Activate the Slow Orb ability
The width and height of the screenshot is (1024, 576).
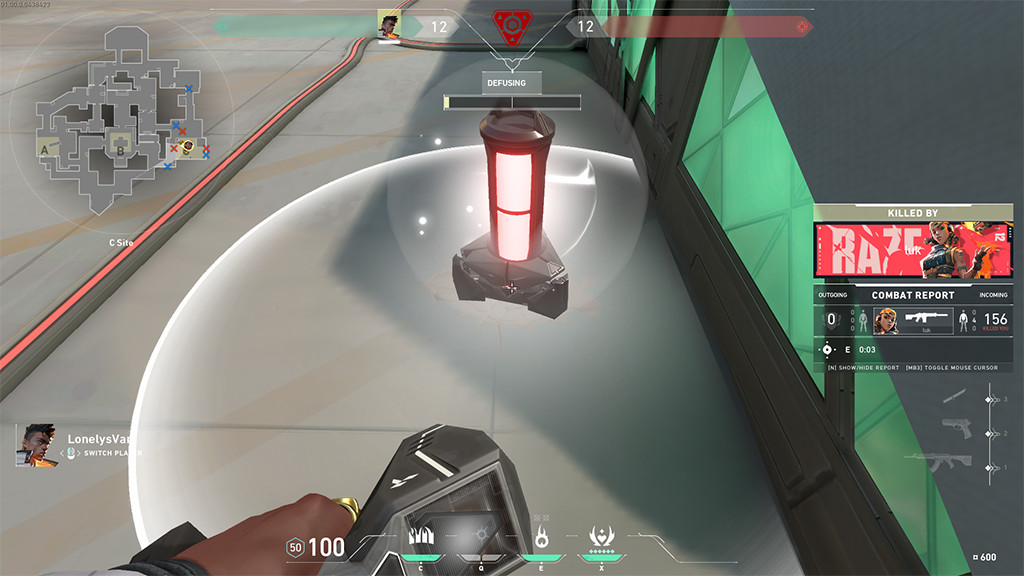tap(480, 536)
